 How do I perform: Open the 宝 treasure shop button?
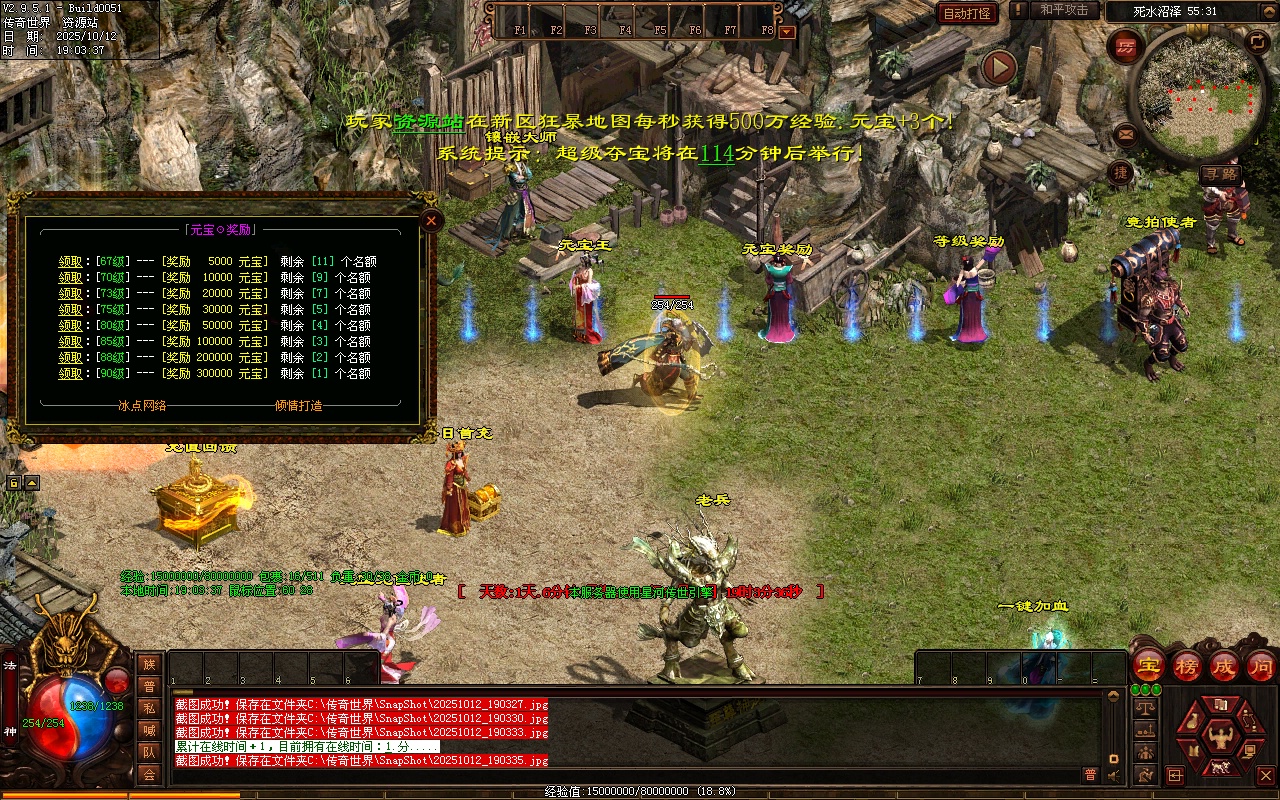point(1149,665)
